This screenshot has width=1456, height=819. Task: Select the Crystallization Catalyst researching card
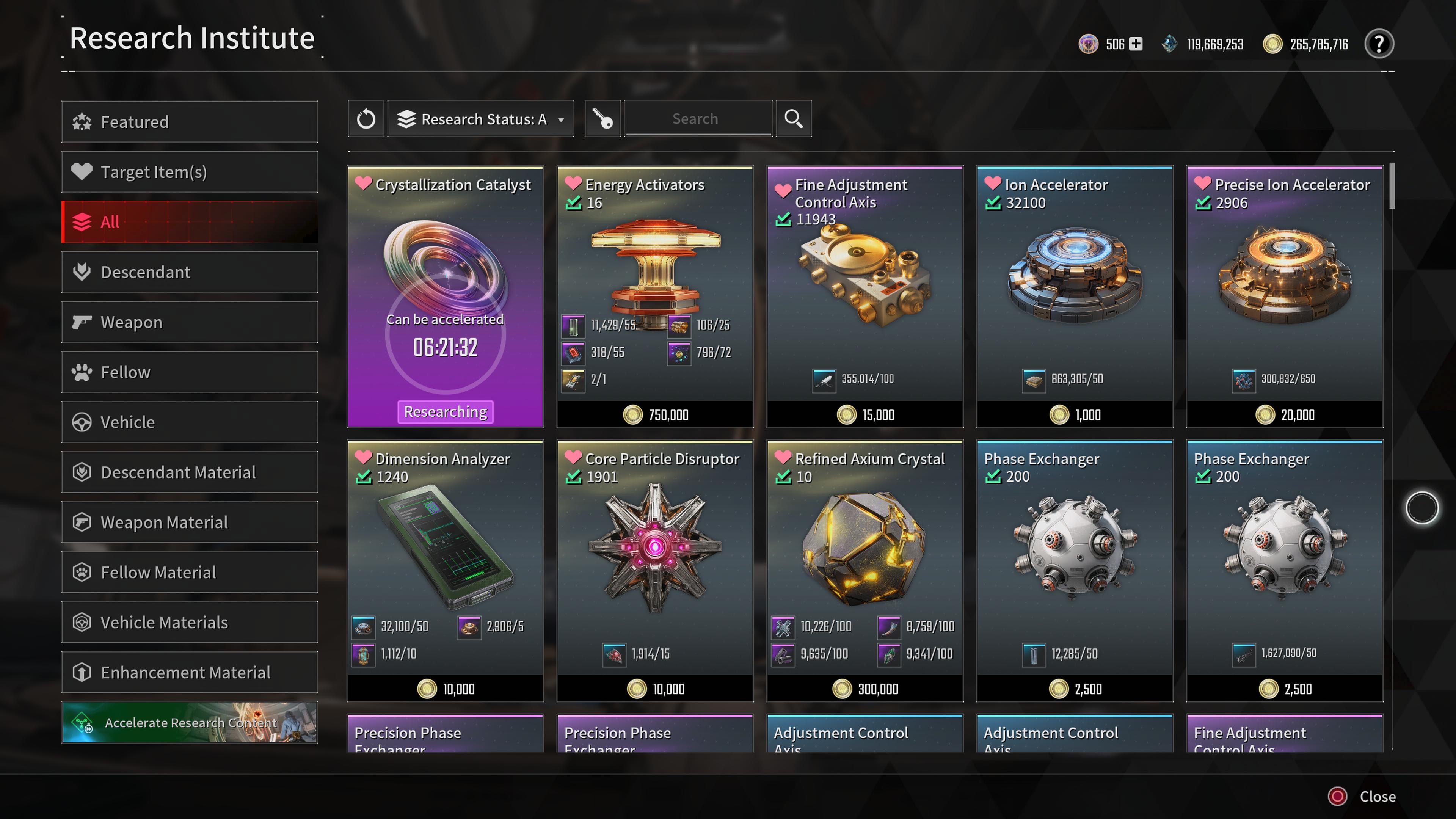[x=446, y=297]
